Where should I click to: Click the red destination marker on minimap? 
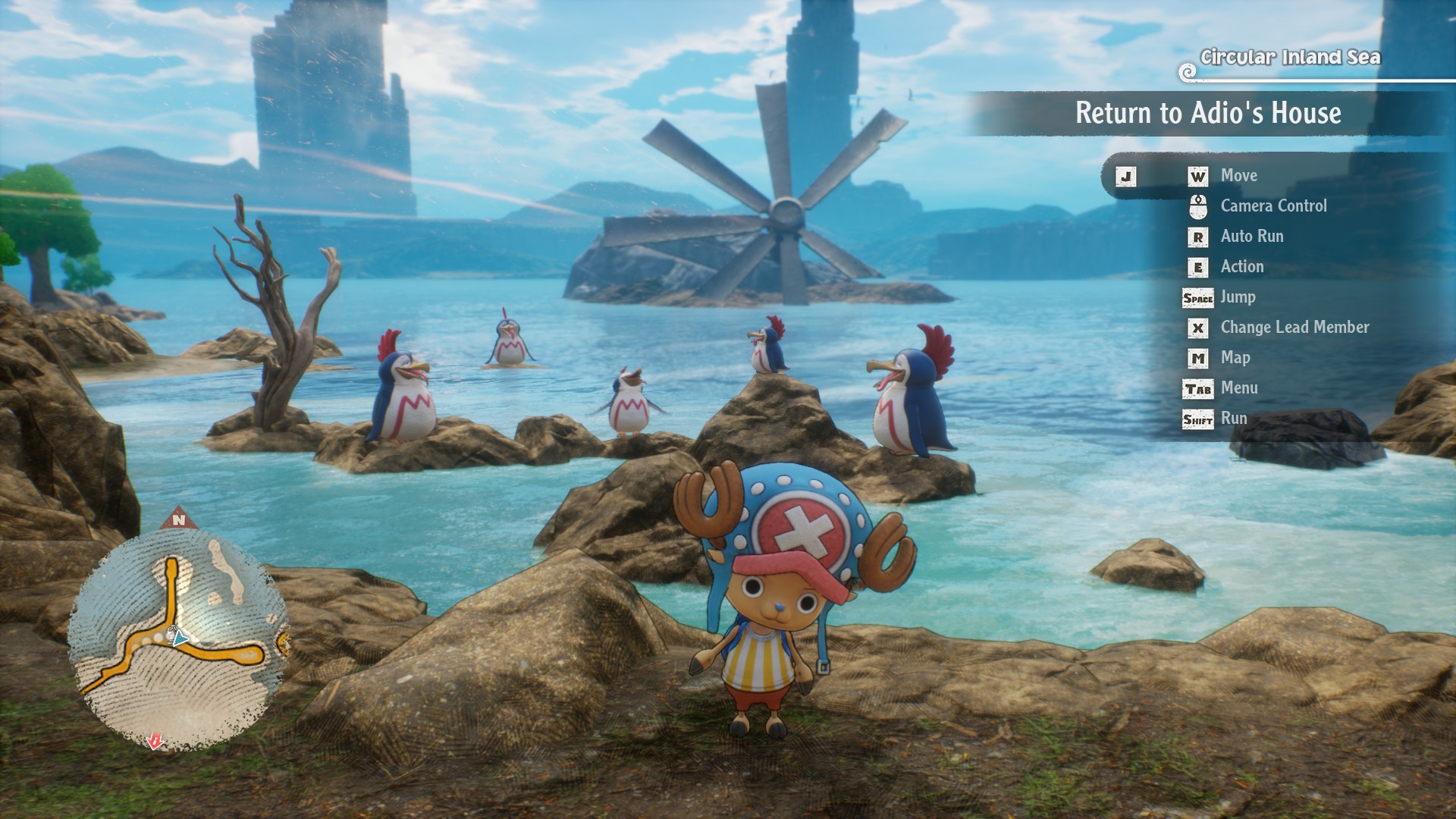point(155,741)
